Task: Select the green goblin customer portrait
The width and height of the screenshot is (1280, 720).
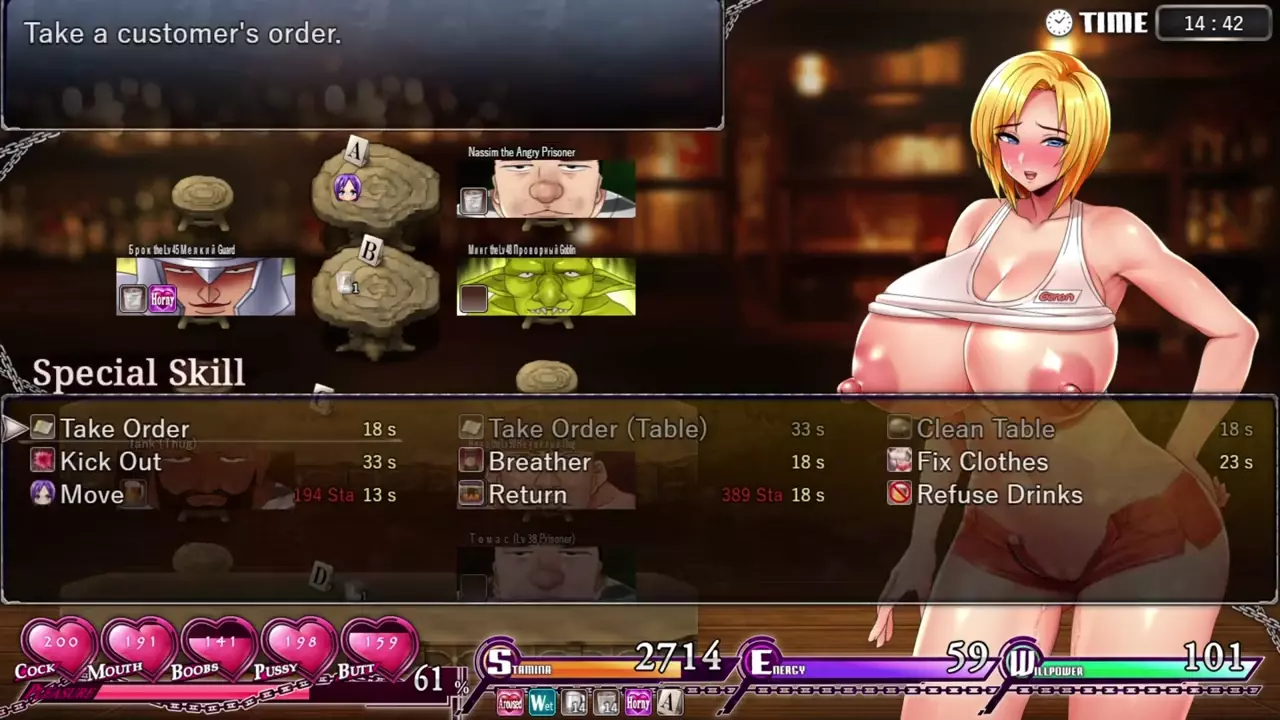Action: point(546,287)
